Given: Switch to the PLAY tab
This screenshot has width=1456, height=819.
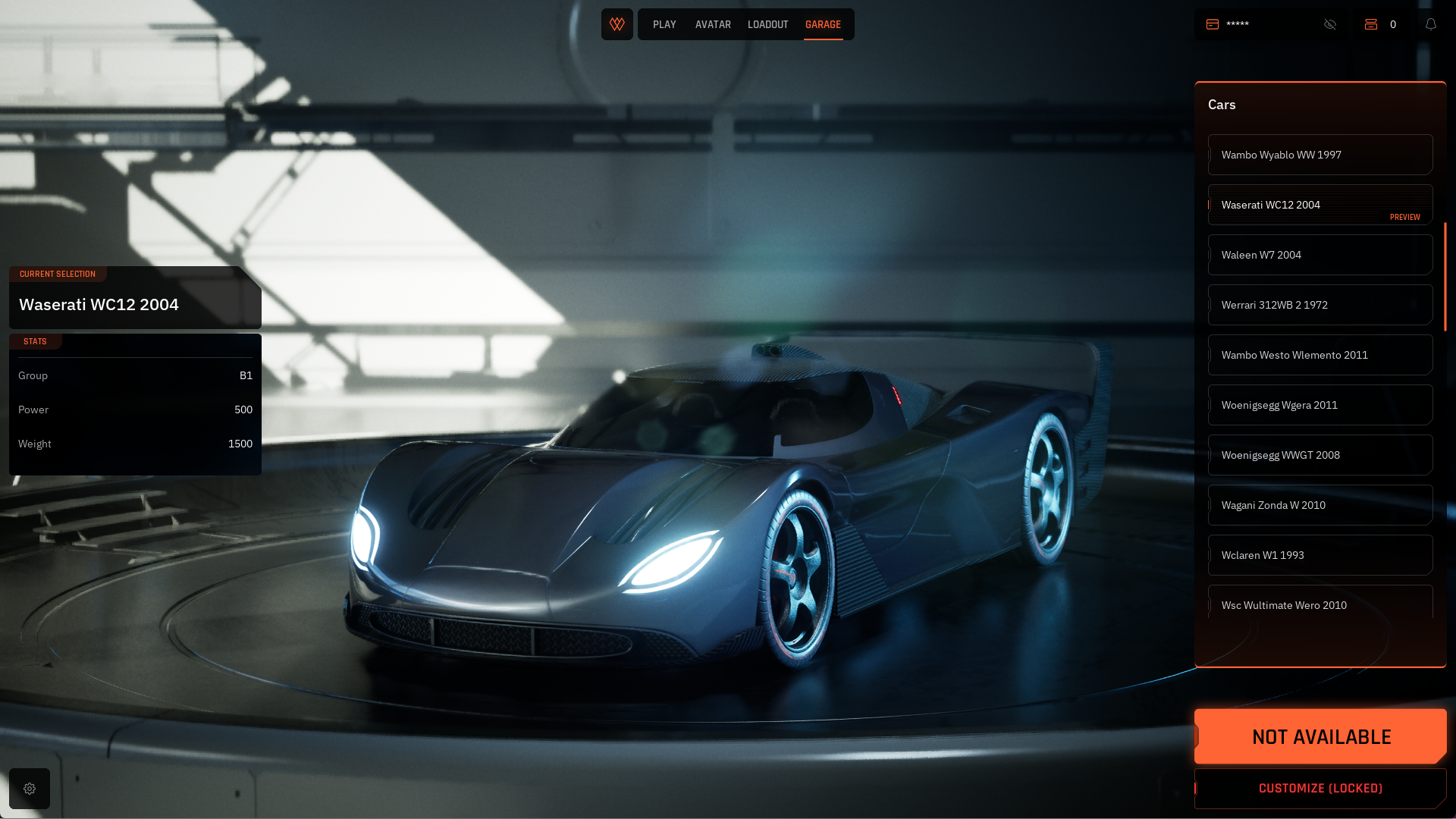Looking at the screenshot, I should click(x=664, y=24).
